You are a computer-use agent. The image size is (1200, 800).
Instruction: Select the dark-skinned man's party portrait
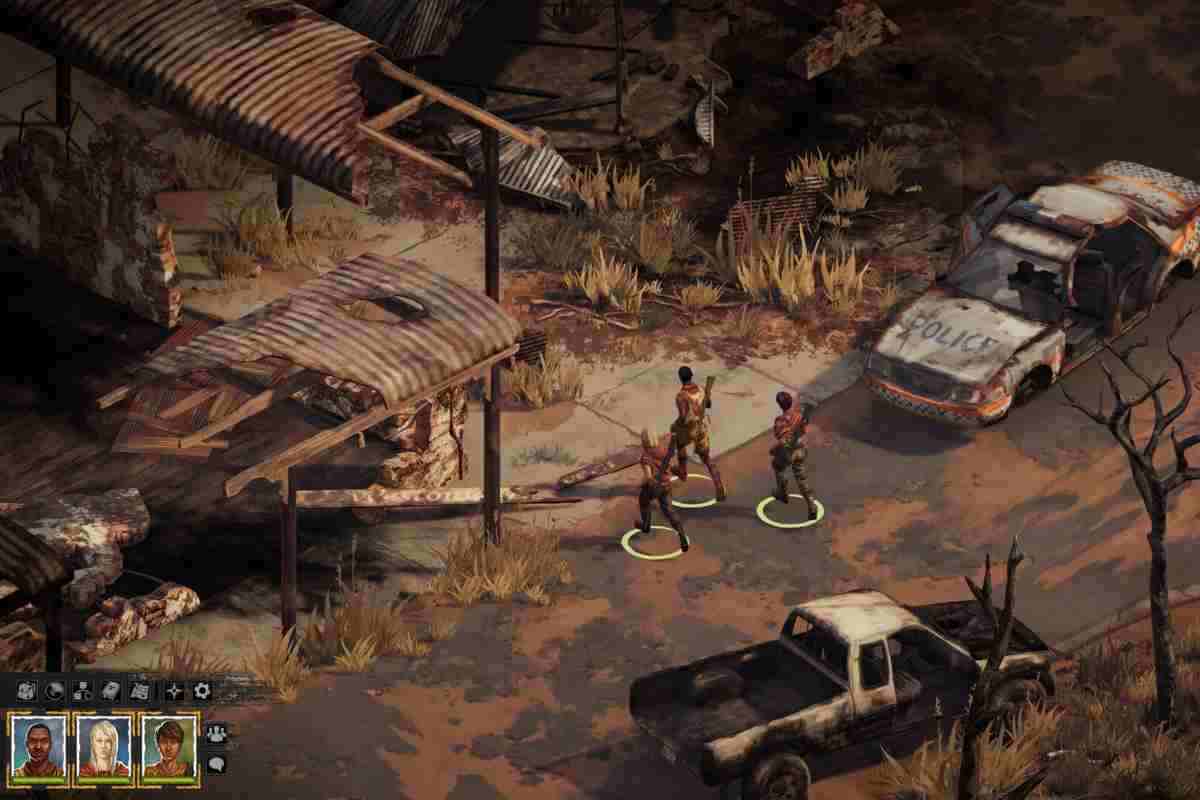click(x=38, y=745)
